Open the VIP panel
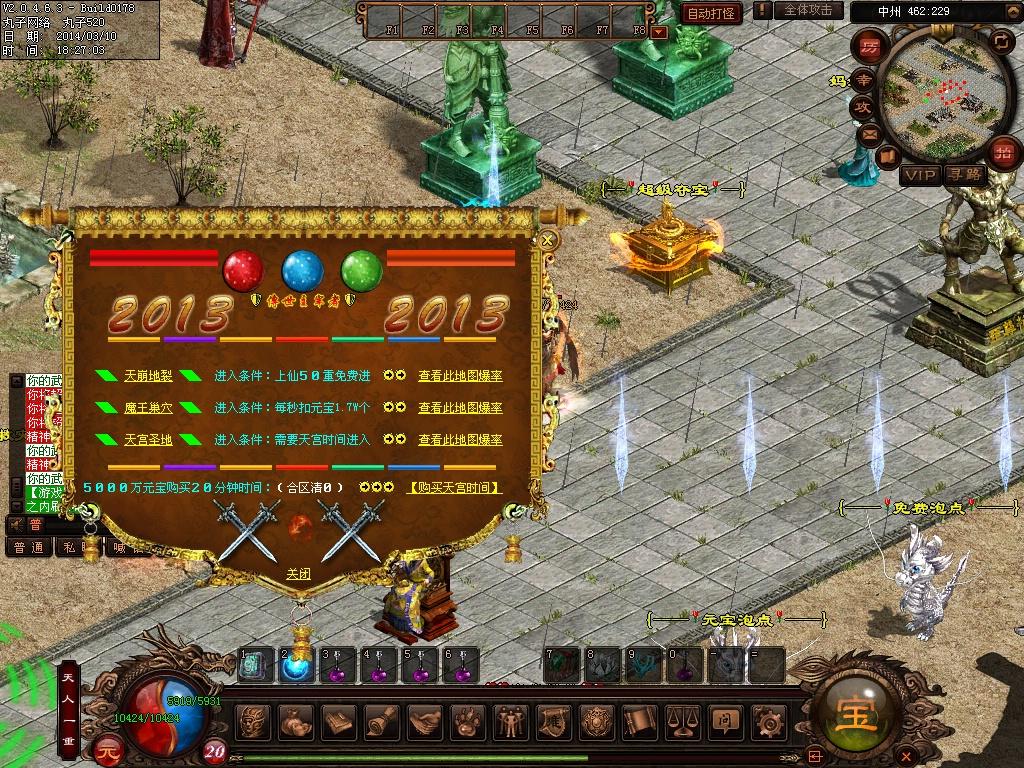The image size is (1024, 768). [920, 175]
